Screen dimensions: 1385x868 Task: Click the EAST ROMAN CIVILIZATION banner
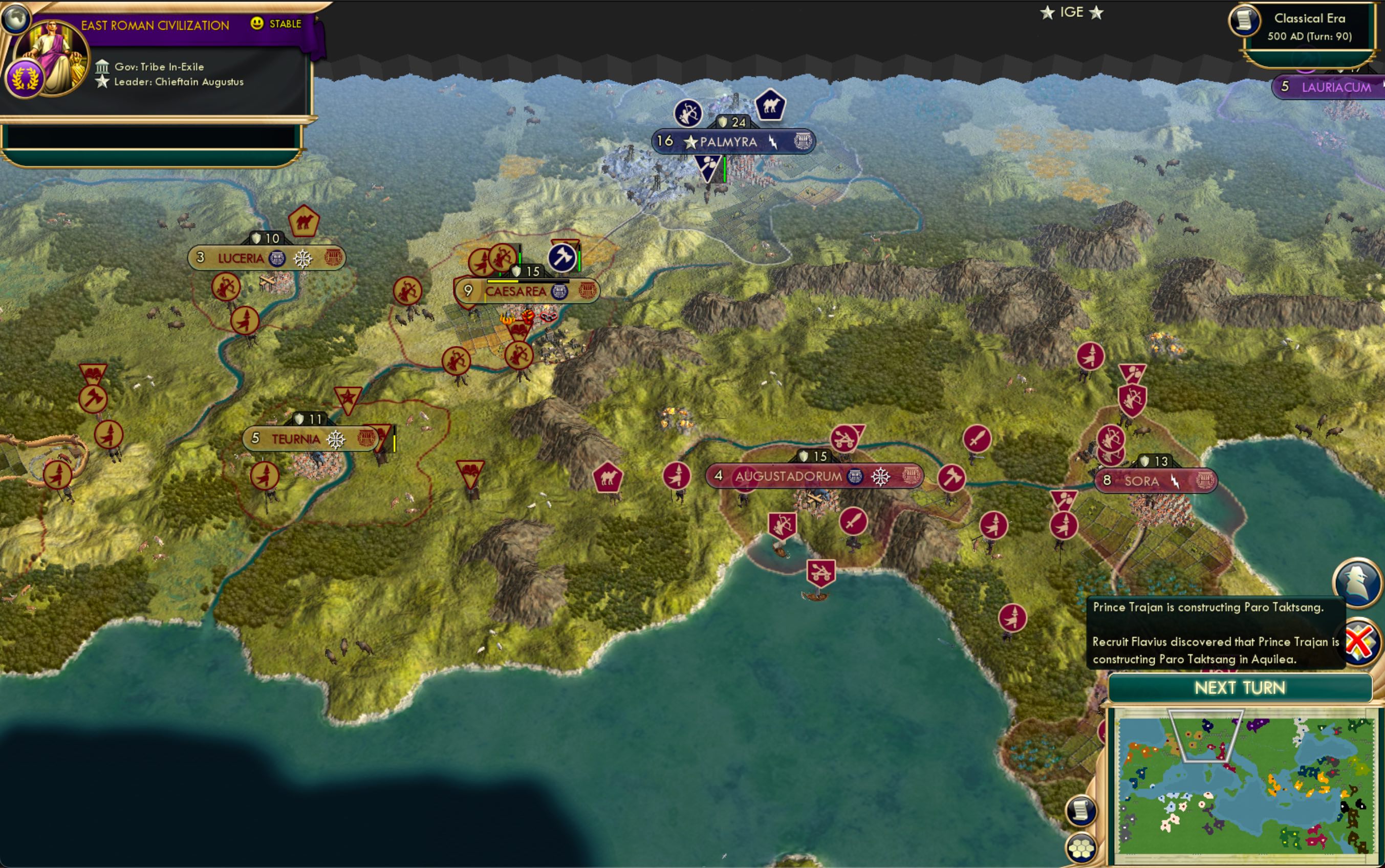click(x=155, y=25)
